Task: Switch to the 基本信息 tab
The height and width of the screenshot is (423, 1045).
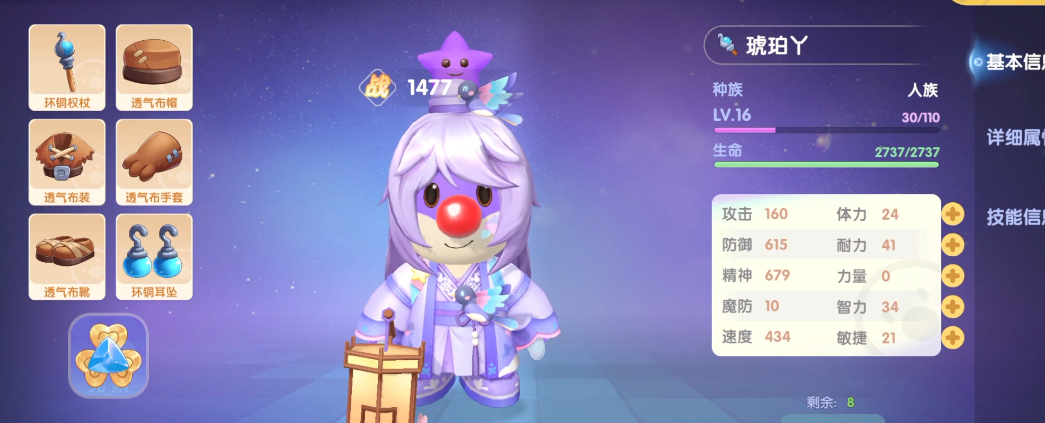Action: (1012, 62)
